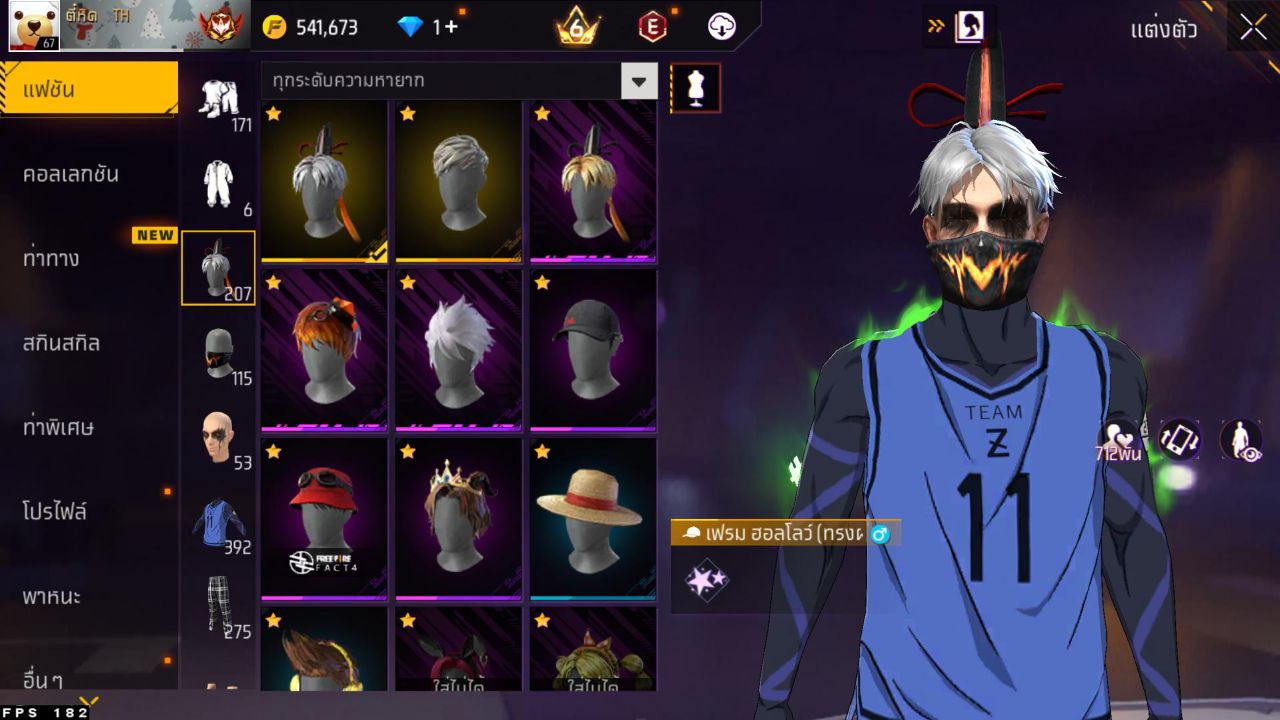Close the outfit screen with the X
Screen dimensions: 1280x720
pos(1253,28)
